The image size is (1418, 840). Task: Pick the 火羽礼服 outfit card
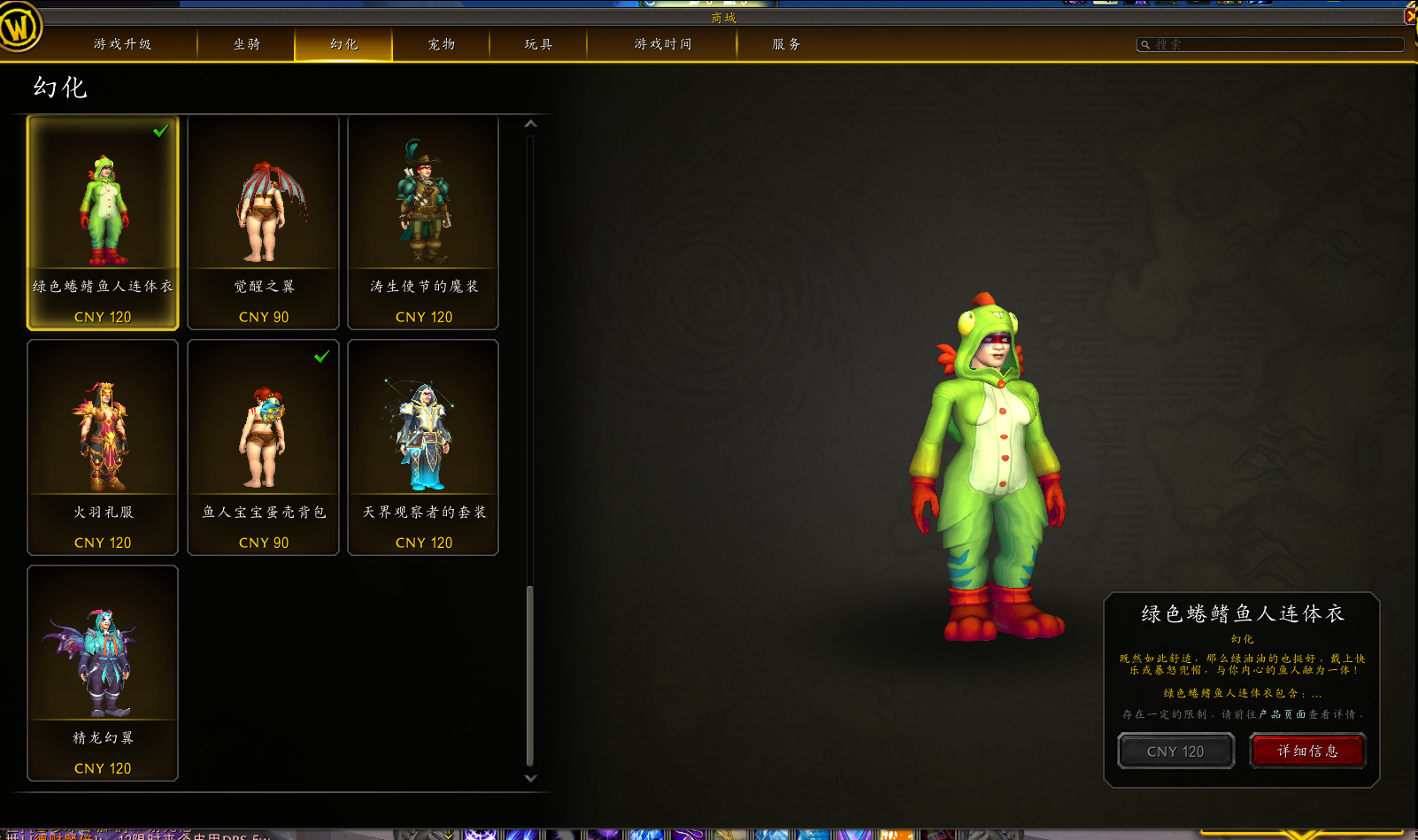pos(103,447)
